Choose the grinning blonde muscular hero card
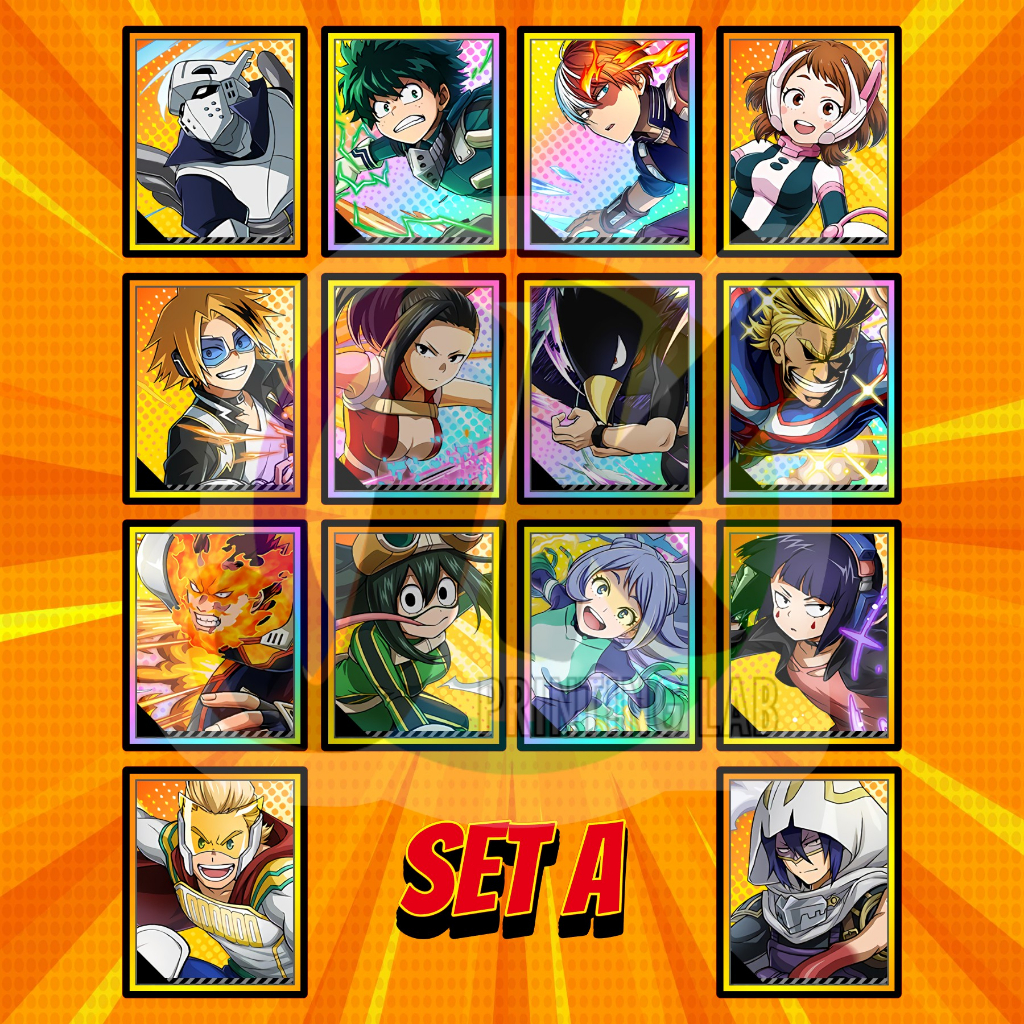1024x1024 pixels. (808, 388)
